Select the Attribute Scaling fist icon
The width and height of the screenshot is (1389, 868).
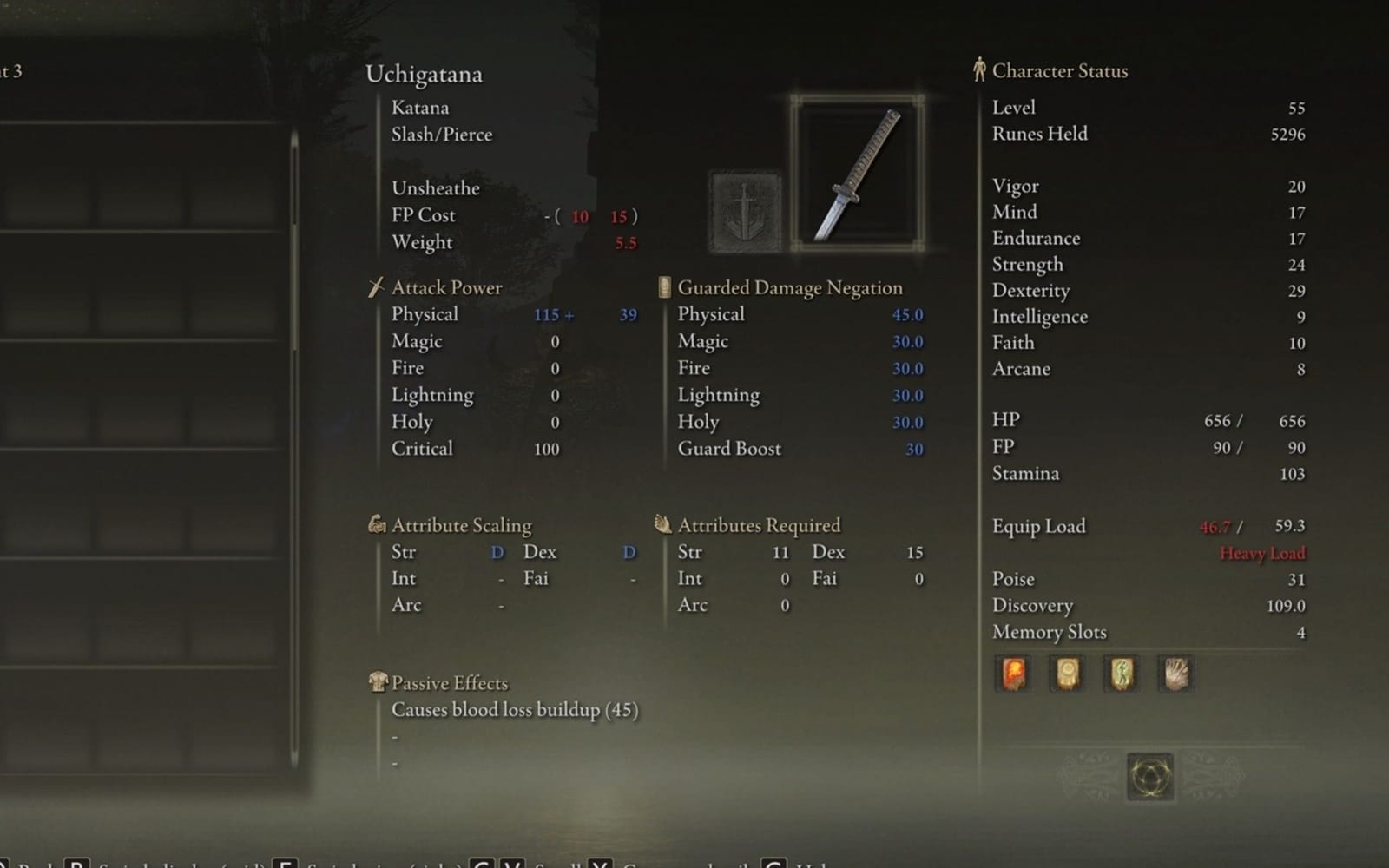coord(377,524)
